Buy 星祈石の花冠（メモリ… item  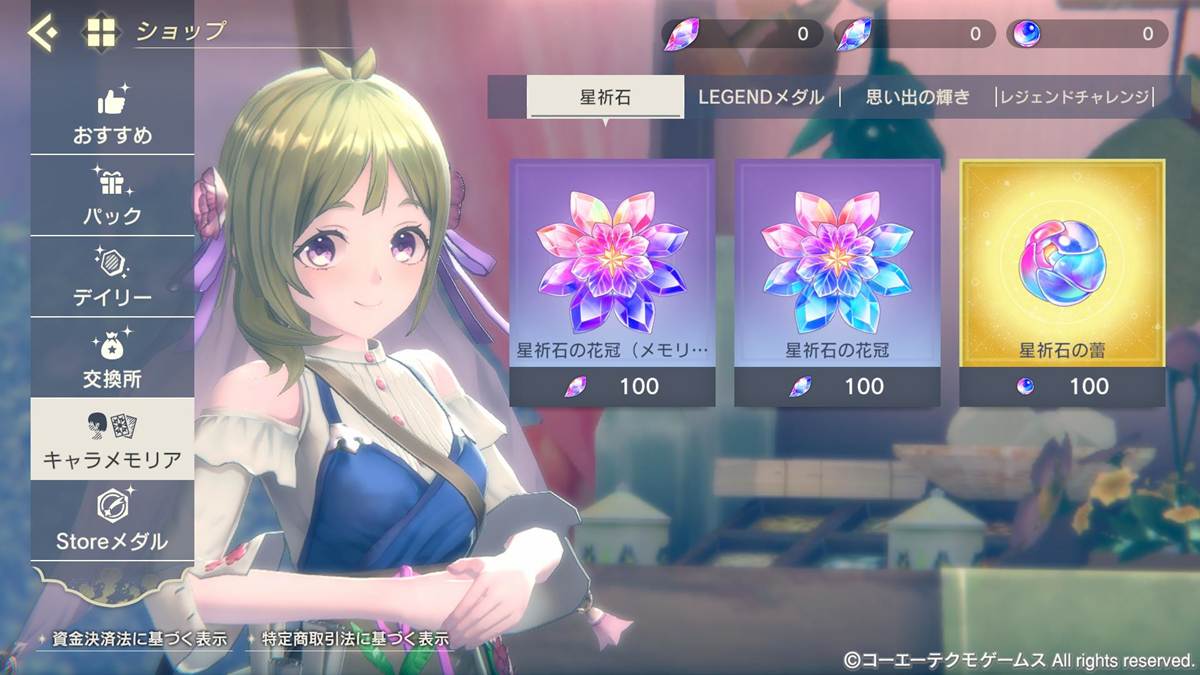point(612,282)
